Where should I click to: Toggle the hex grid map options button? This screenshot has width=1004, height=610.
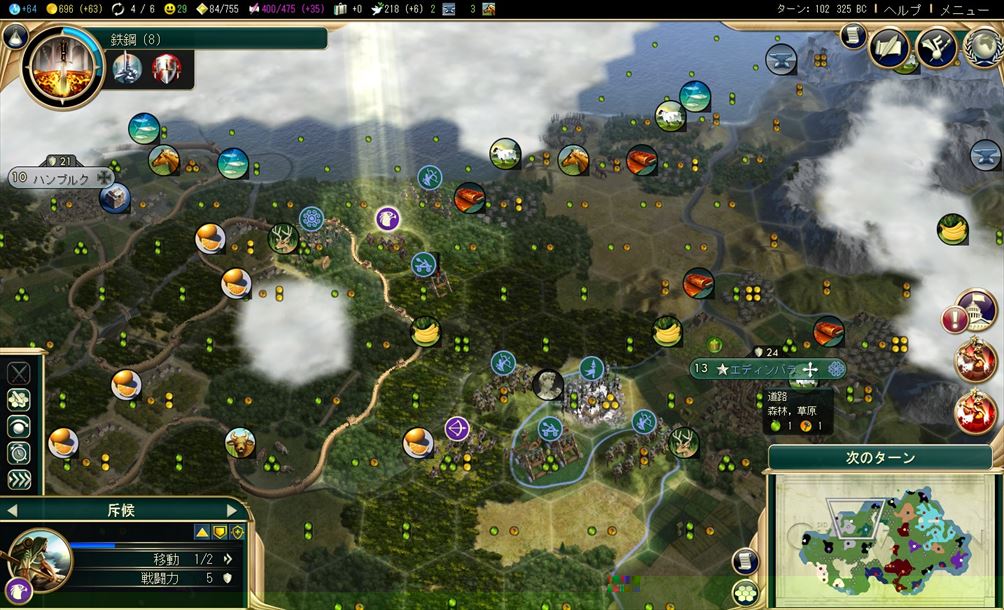click(743, 592)
